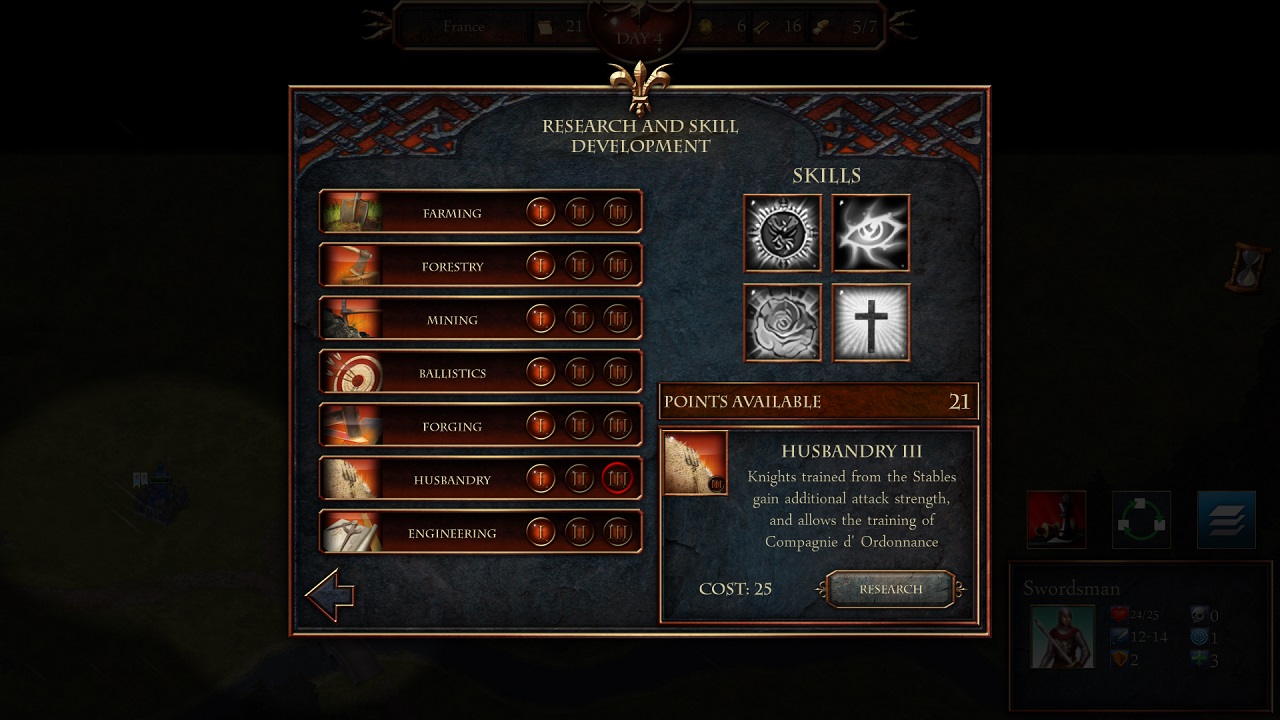The width and height of the screenshot is (1280, 720).
Task: Select the rose skill icon
Action: click(x=782, y=321)
